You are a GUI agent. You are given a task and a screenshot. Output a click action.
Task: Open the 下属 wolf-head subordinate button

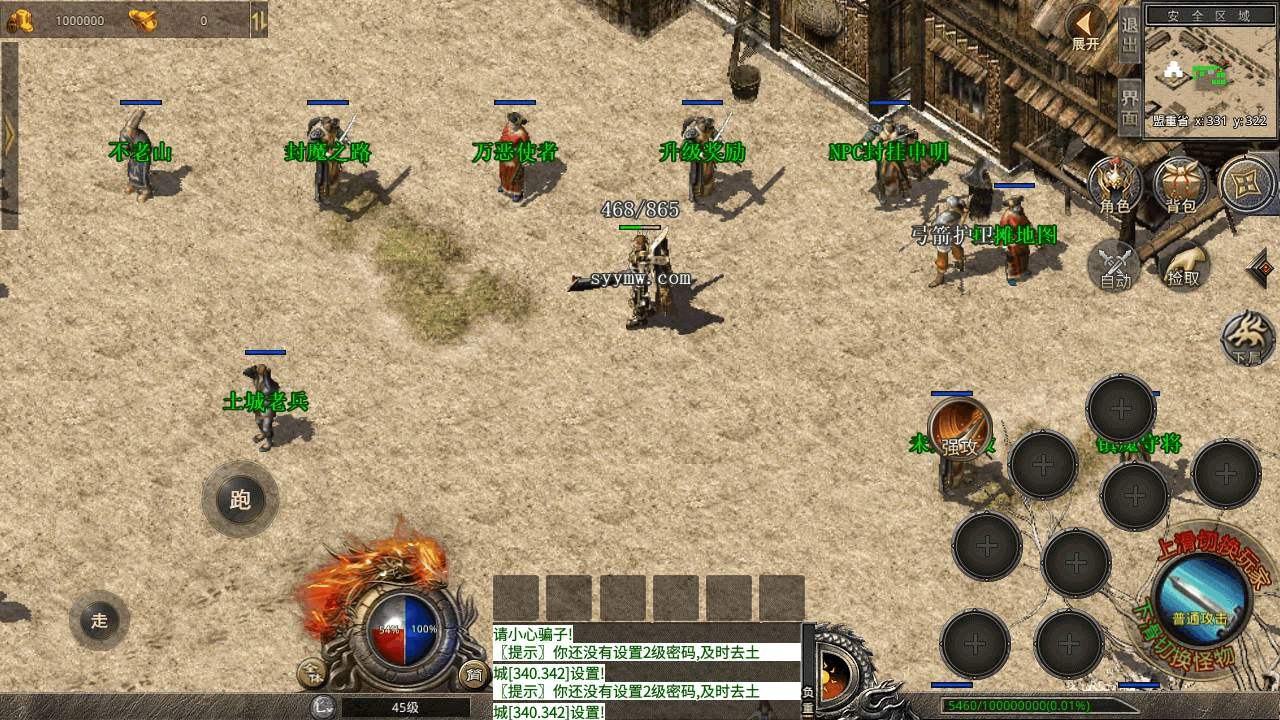pos(1248,338)
